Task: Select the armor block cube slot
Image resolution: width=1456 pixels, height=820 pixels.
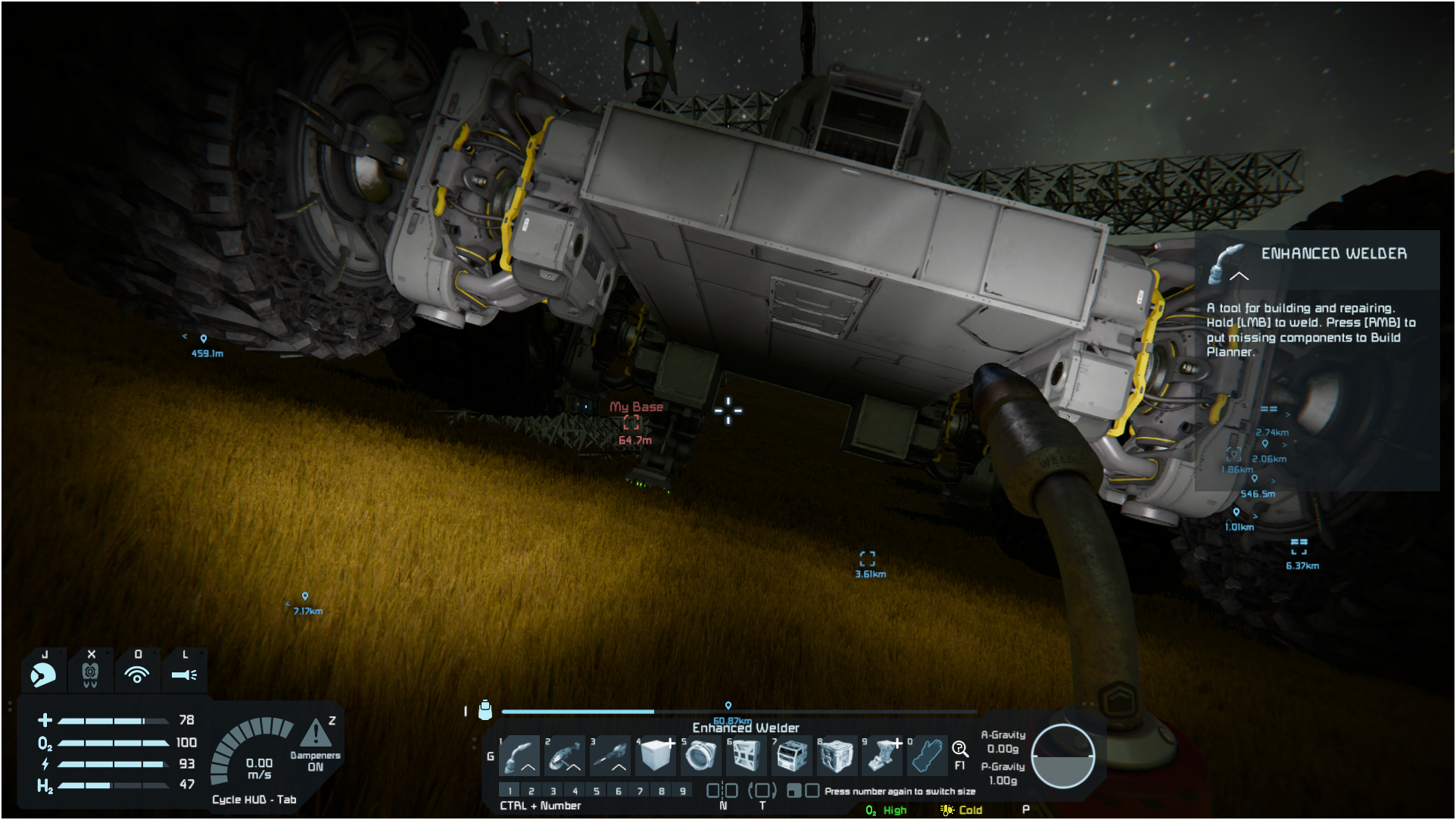Action: coord(656,755)
